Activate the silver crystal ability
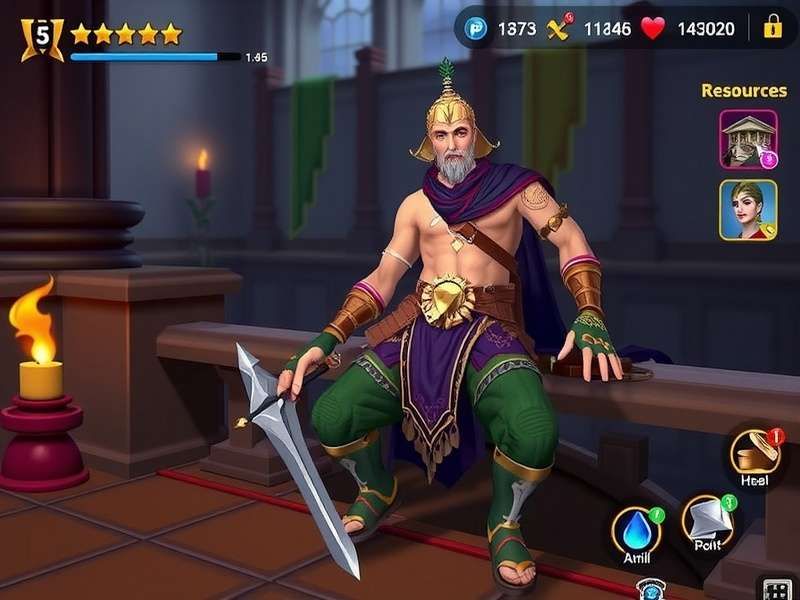 (x=708, y=521)
